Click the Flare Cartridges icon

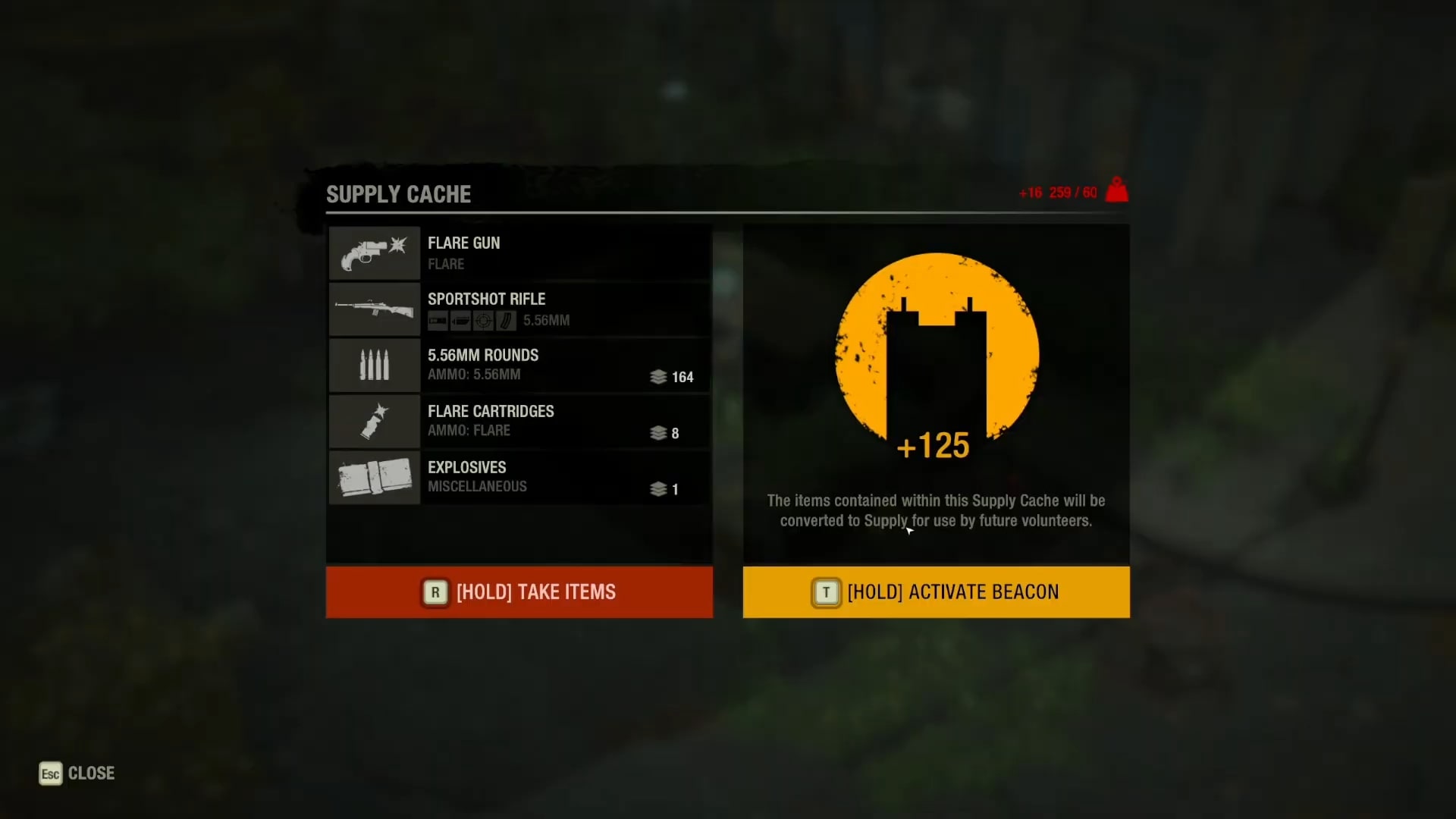coord(374,422)
